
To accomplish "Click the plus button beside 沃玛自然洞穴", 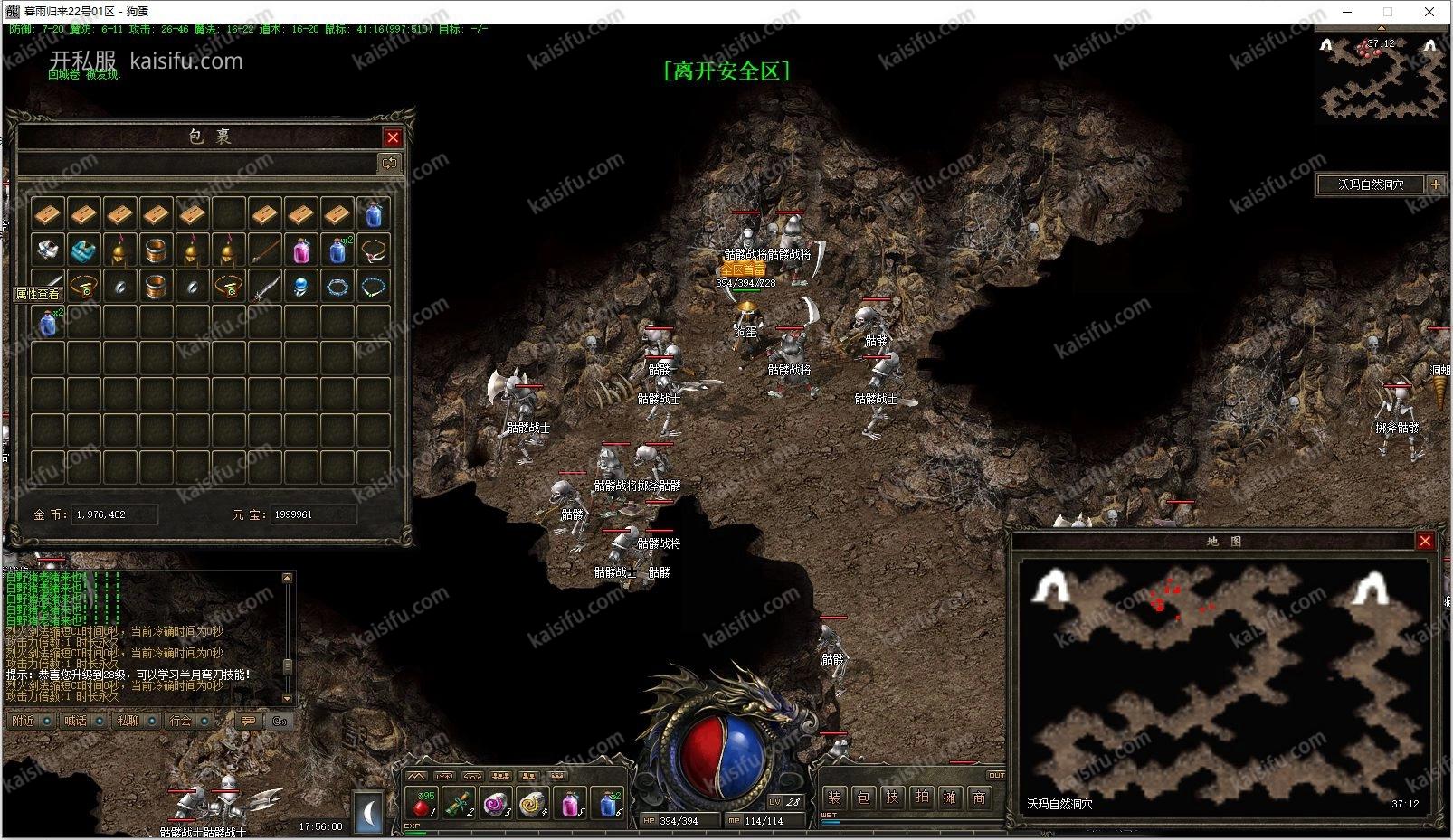I will coord(1436,184).
